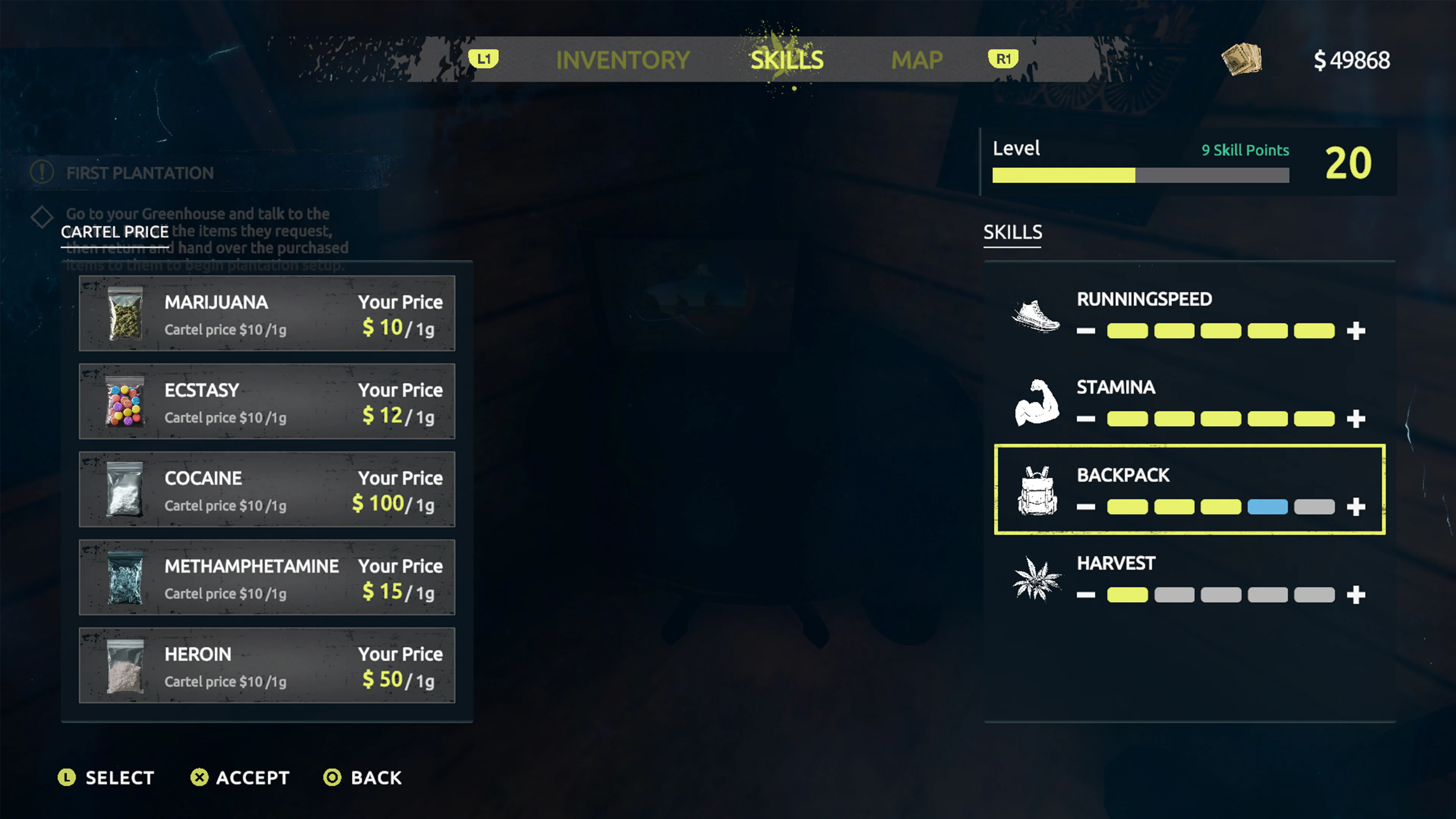Decrease the Stamina skill with minus
The image size is (1456, 819).
pyautogui.click(x=1086, y=419)
